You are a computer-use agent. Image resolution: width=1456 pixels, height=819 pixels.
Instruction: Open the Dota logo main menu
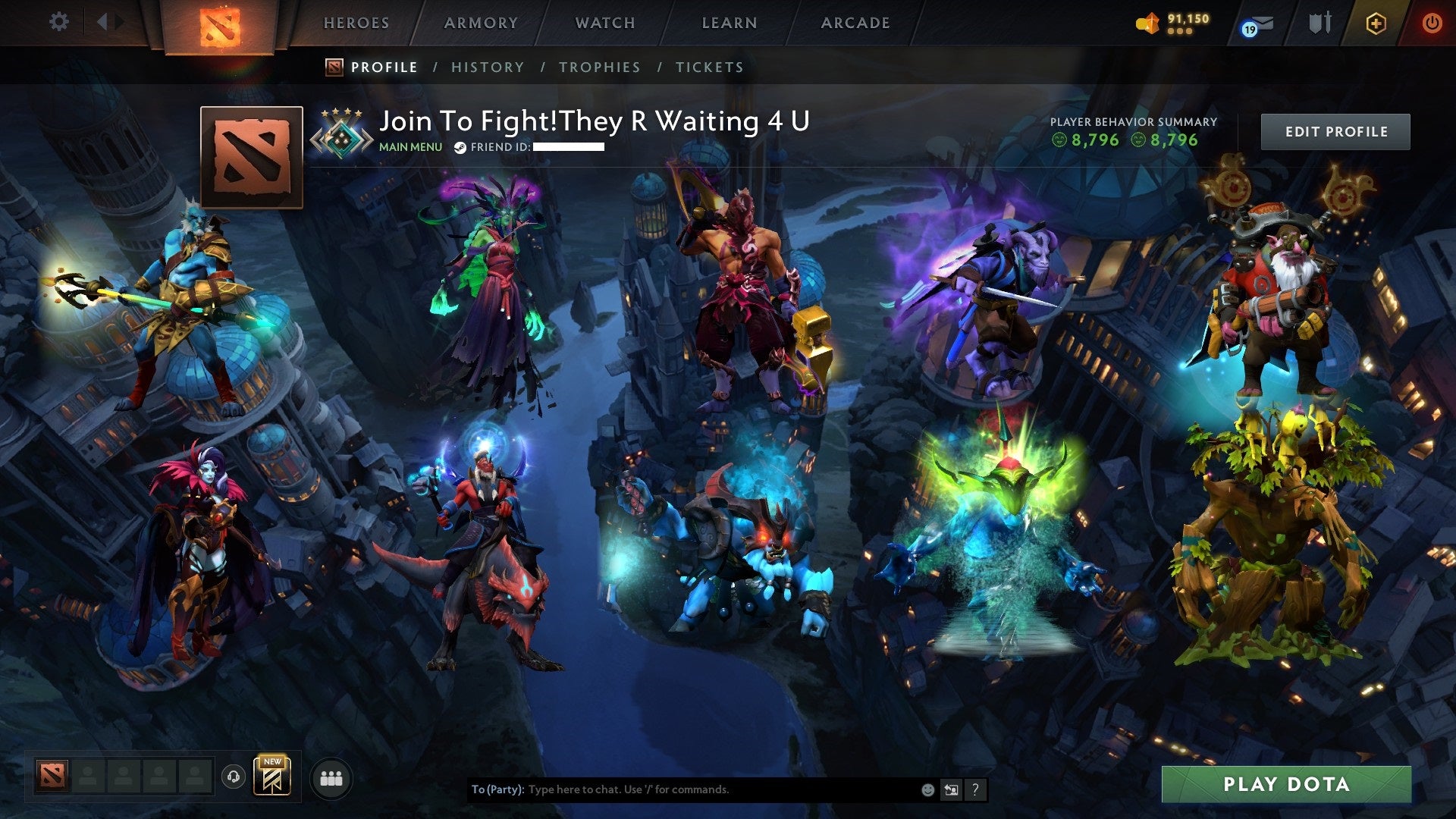coord(221,24)
